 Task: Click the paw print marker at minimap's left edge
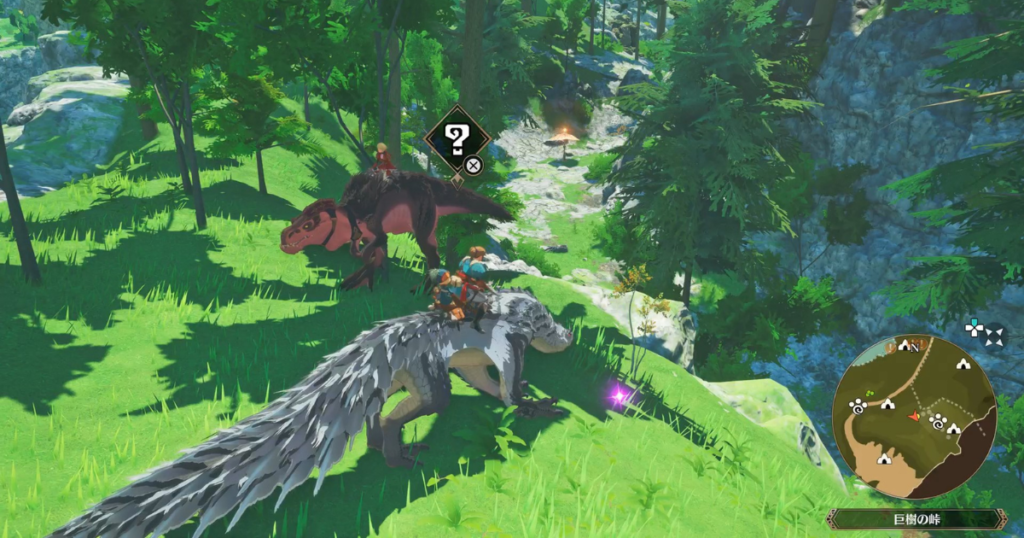pyautogui.click(x=858, y=405)
